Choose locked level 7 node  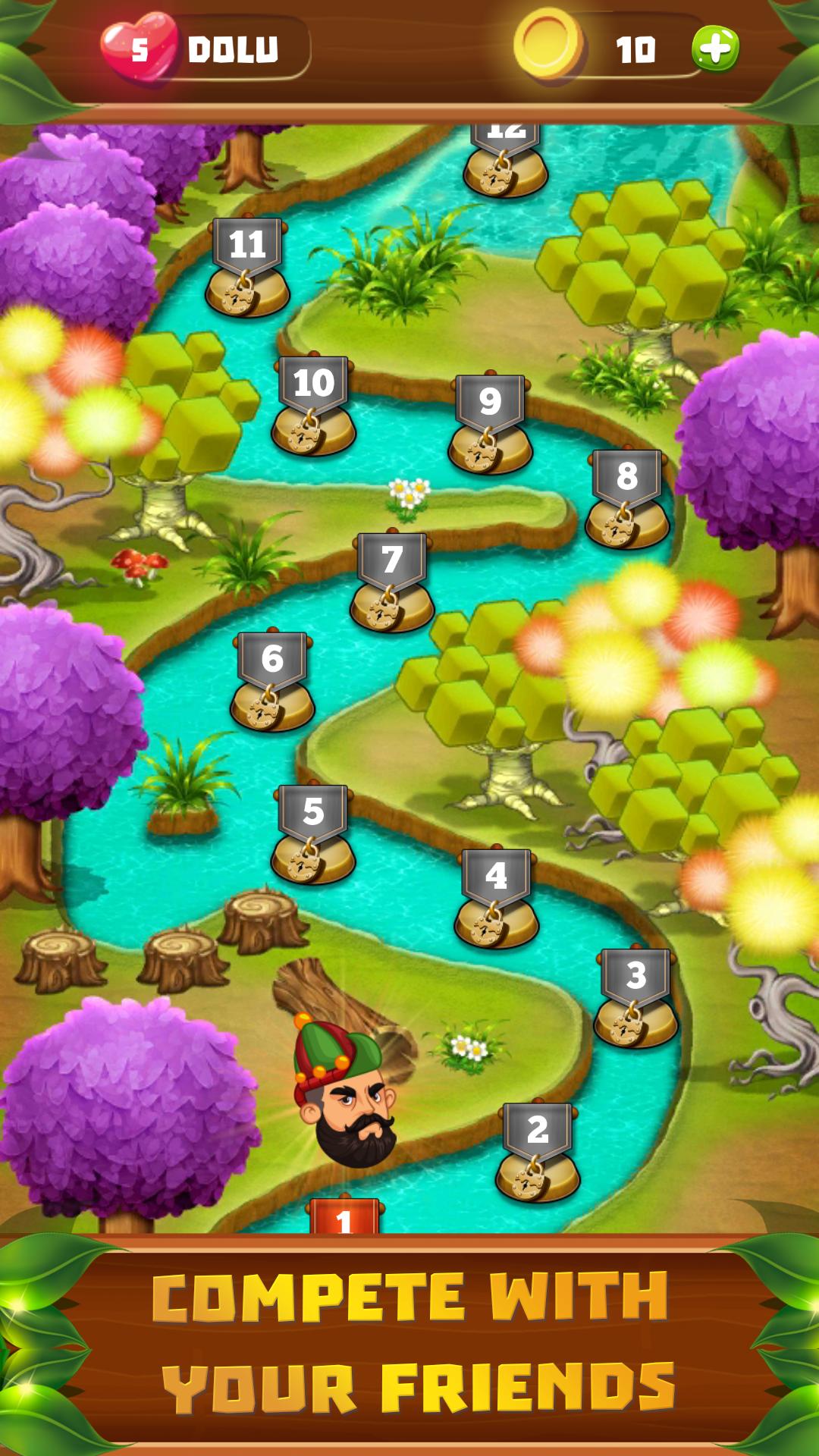tap(391, 582)
